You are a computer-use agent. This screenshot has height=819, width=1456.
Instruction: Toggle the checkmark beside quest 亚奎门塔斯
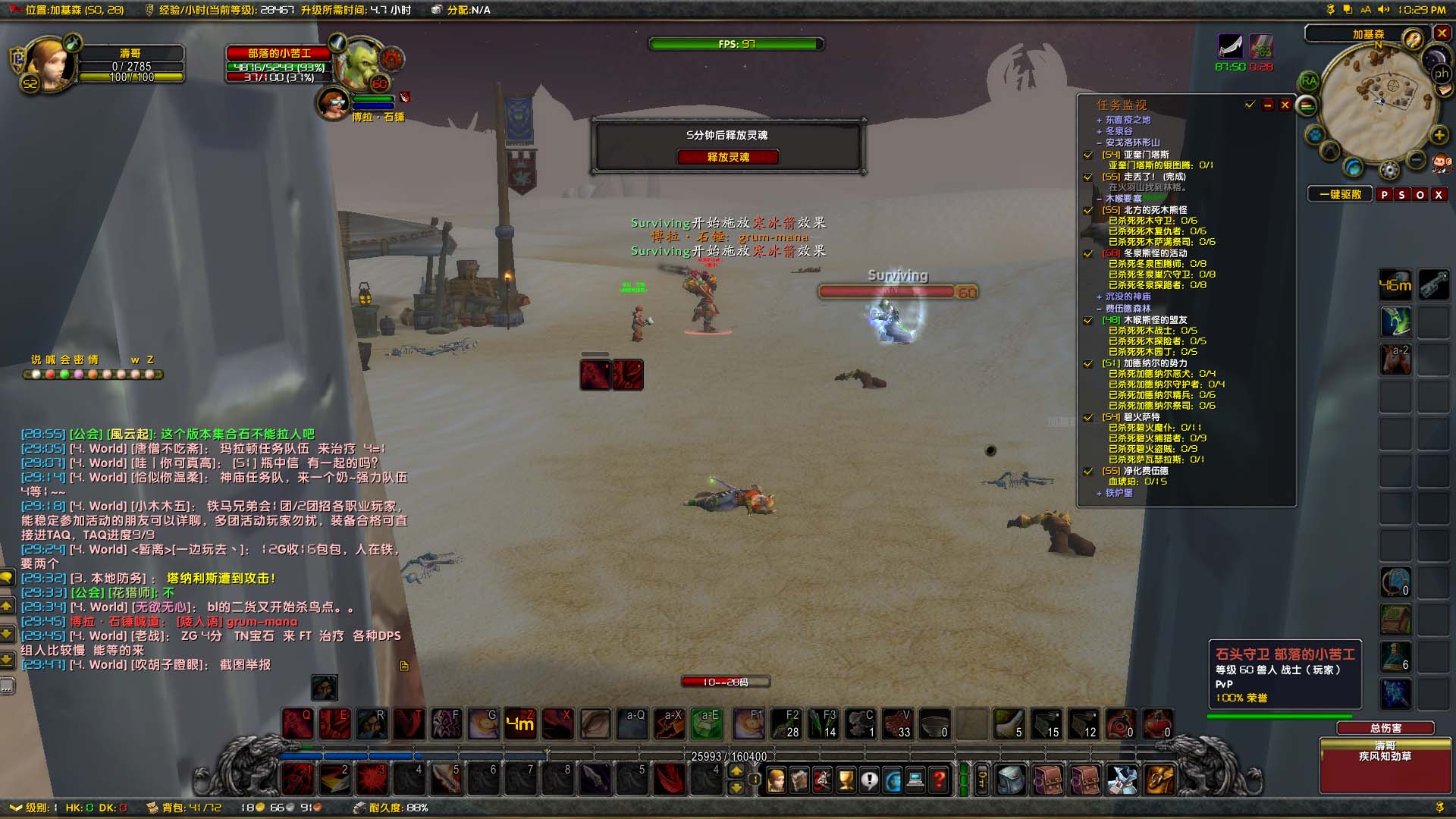coord(1088,155)
